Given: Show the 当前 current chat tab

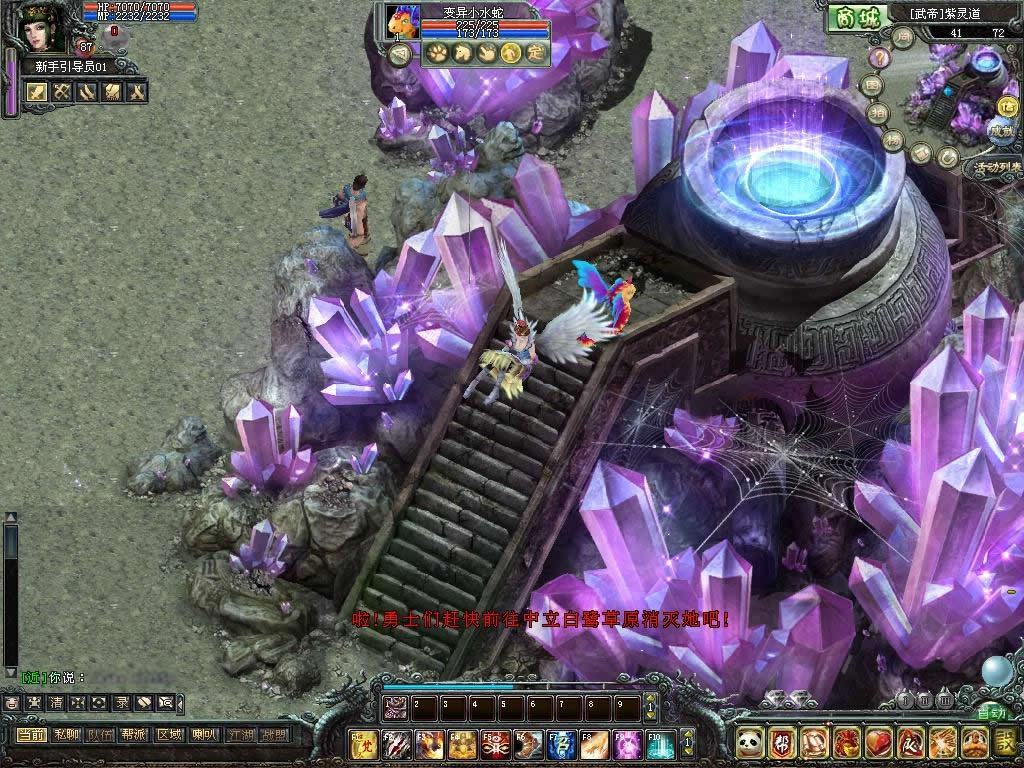Looking at the screenshot, I should (32, 734).
